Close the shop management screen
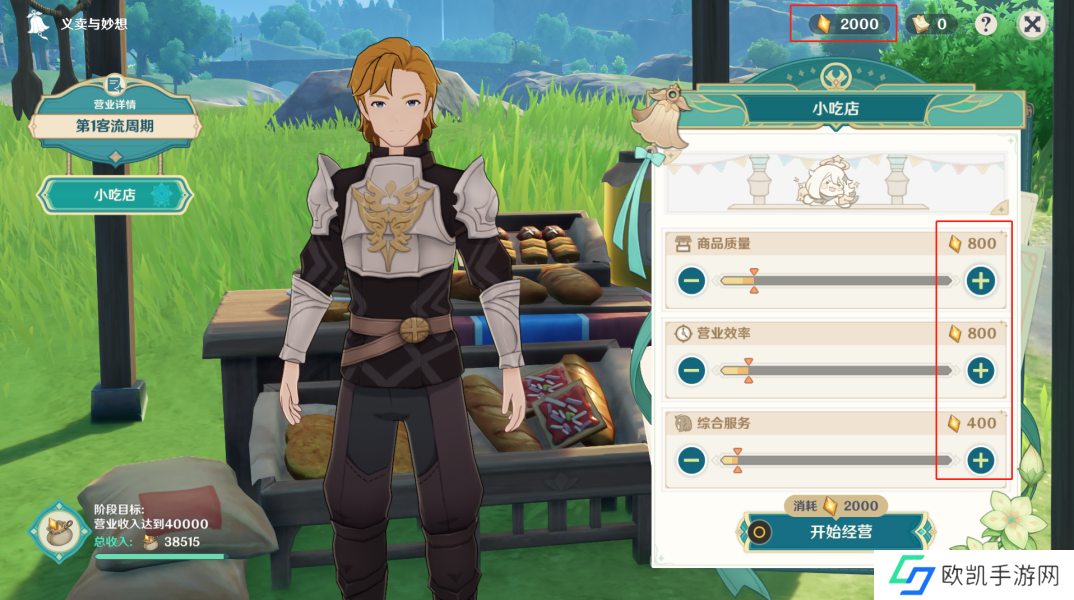This screenshot has width=1074, height=600. tap(1032, 24)
